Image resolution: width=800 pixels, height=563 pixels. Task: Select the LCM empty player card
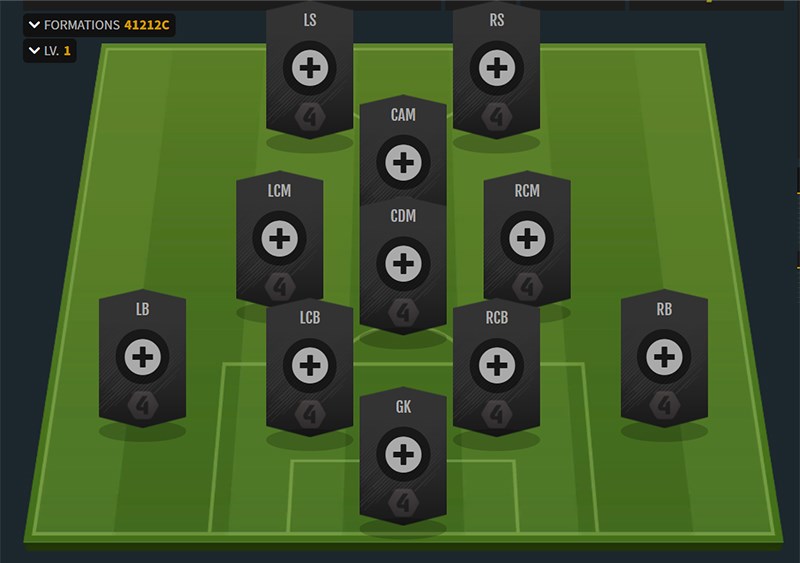point(280,238)
